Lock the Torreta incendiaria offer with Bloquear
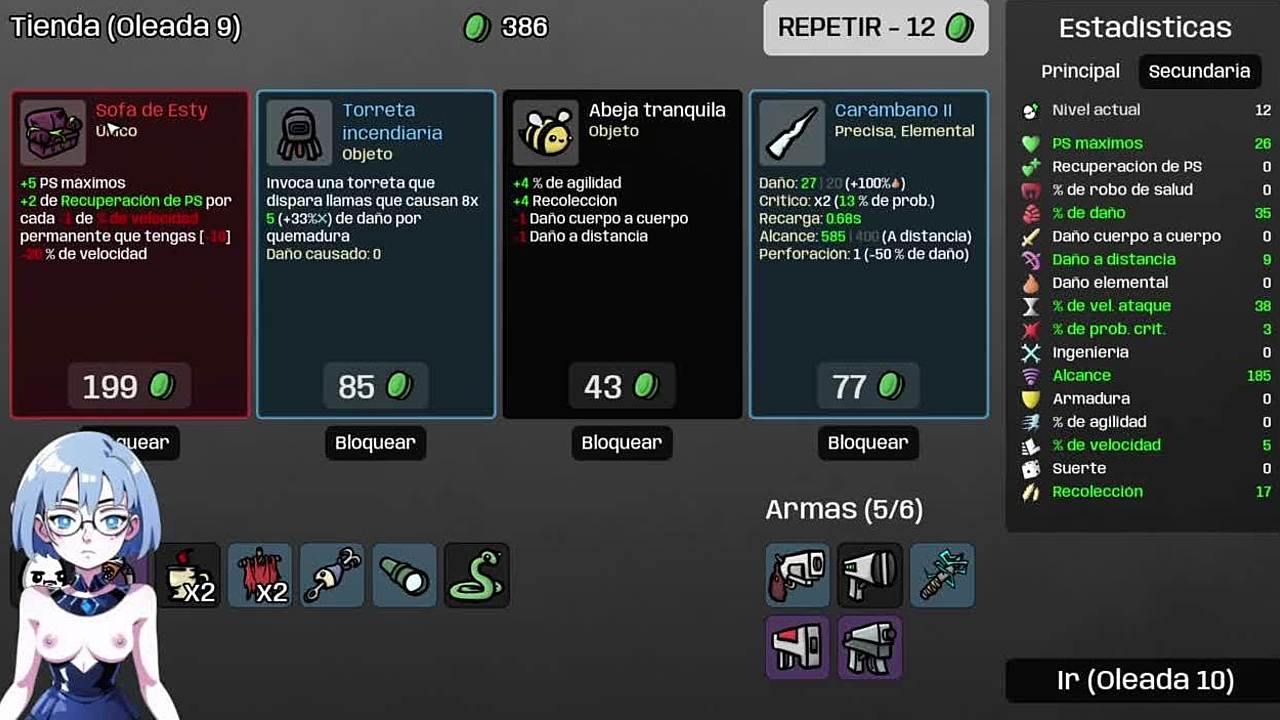This screenshot has height=720, width=1280. (x=375, y=443)
